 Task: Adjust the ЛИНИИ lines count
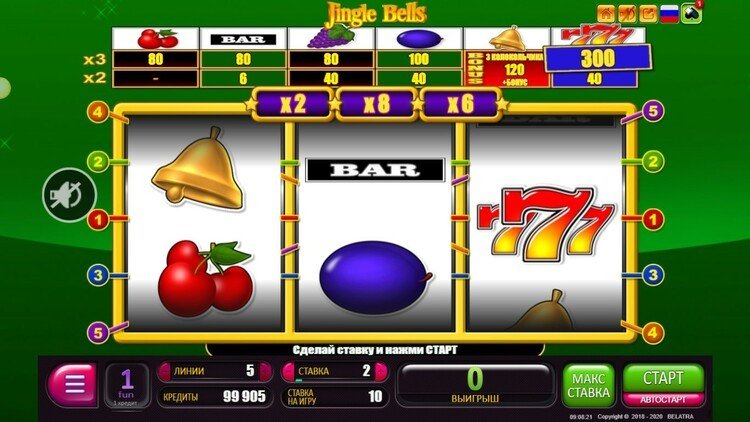(207, 371)
